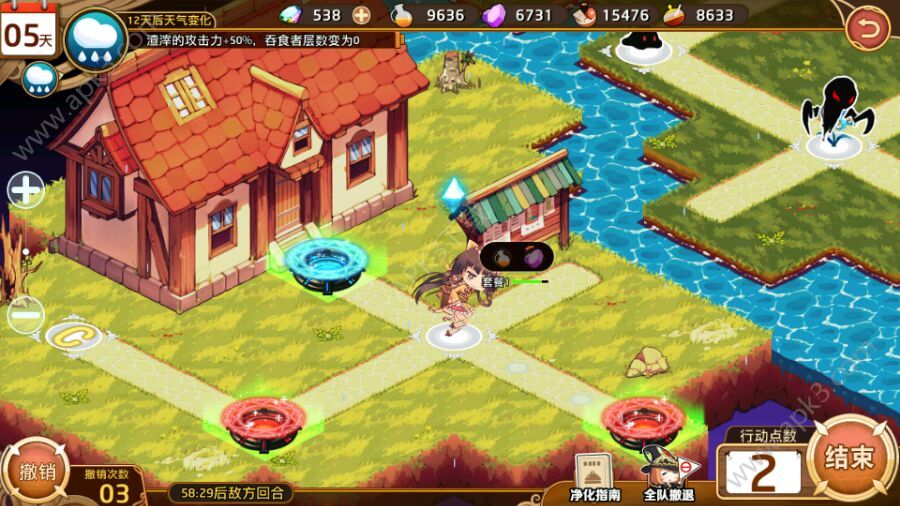This screenshot has height=506, width=900.
Task: Tap the golden swirl node tile
Action: [72, 335]
